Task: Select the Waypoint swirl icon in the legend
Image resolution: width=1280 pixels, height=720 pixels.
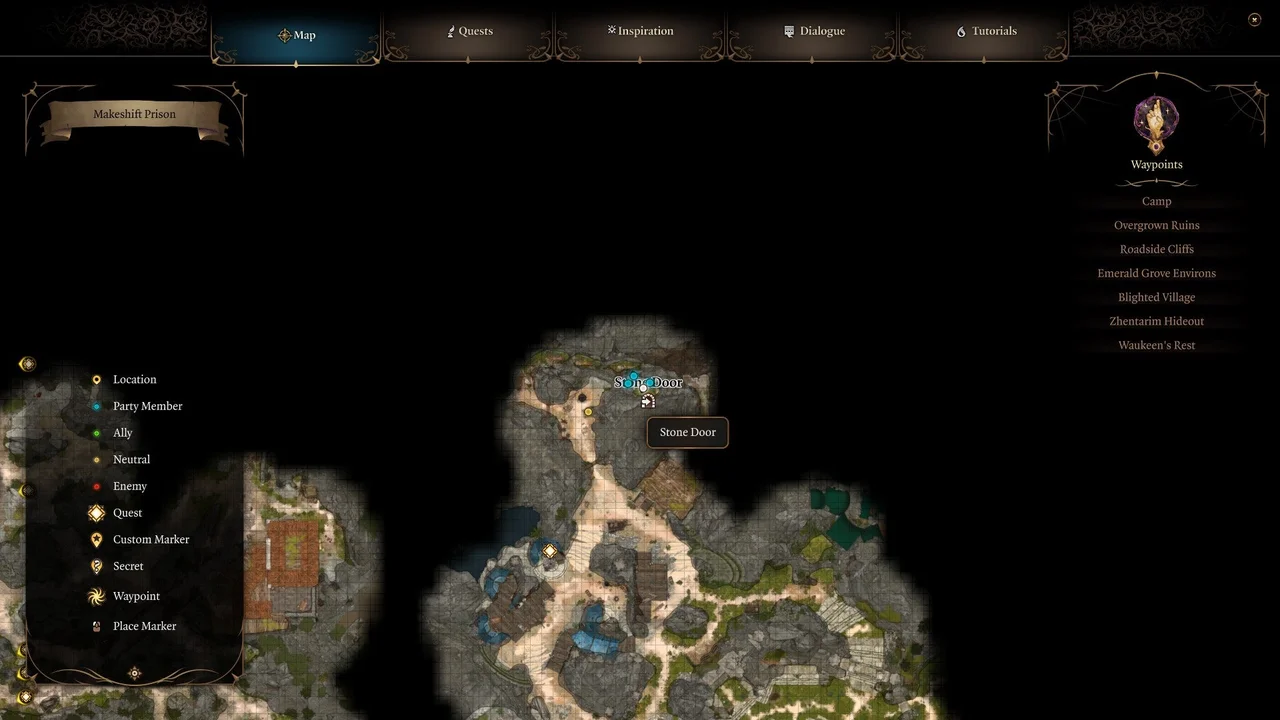Action: click(96, 596)
